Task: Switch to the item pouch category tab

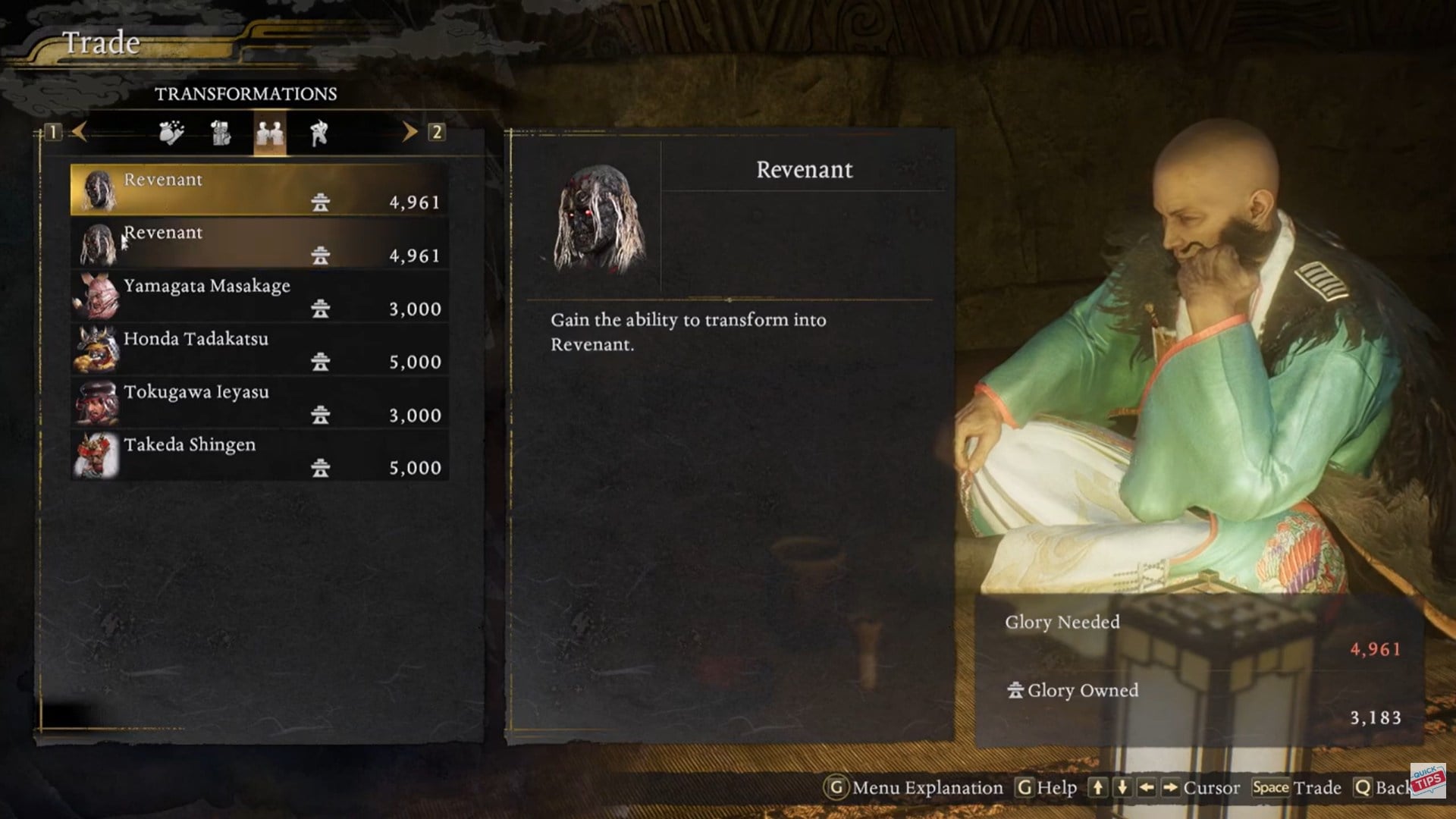Action: click(x=171, y=133)
